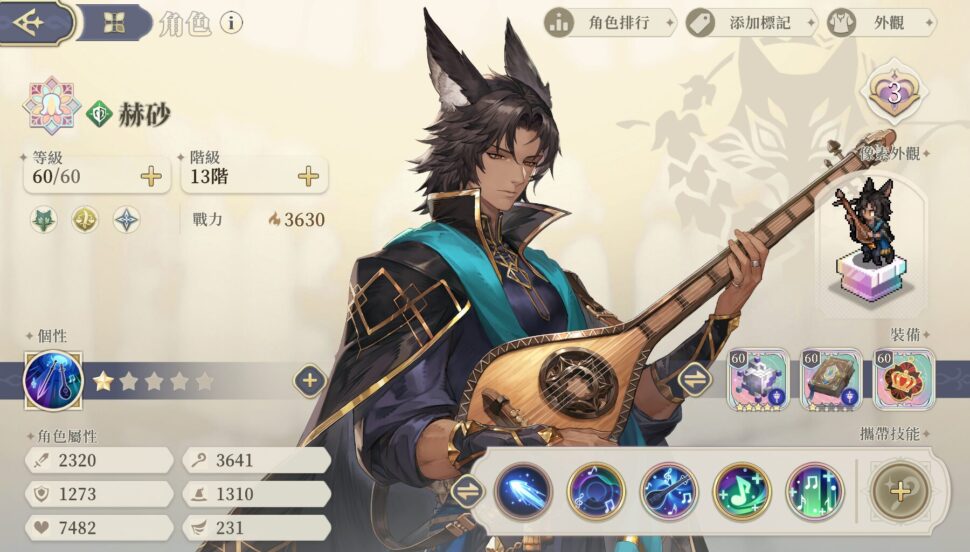Select the cube equipment slot
Image resolution: width=970 pixels, height=552 pixels.
tap(760, 379)
